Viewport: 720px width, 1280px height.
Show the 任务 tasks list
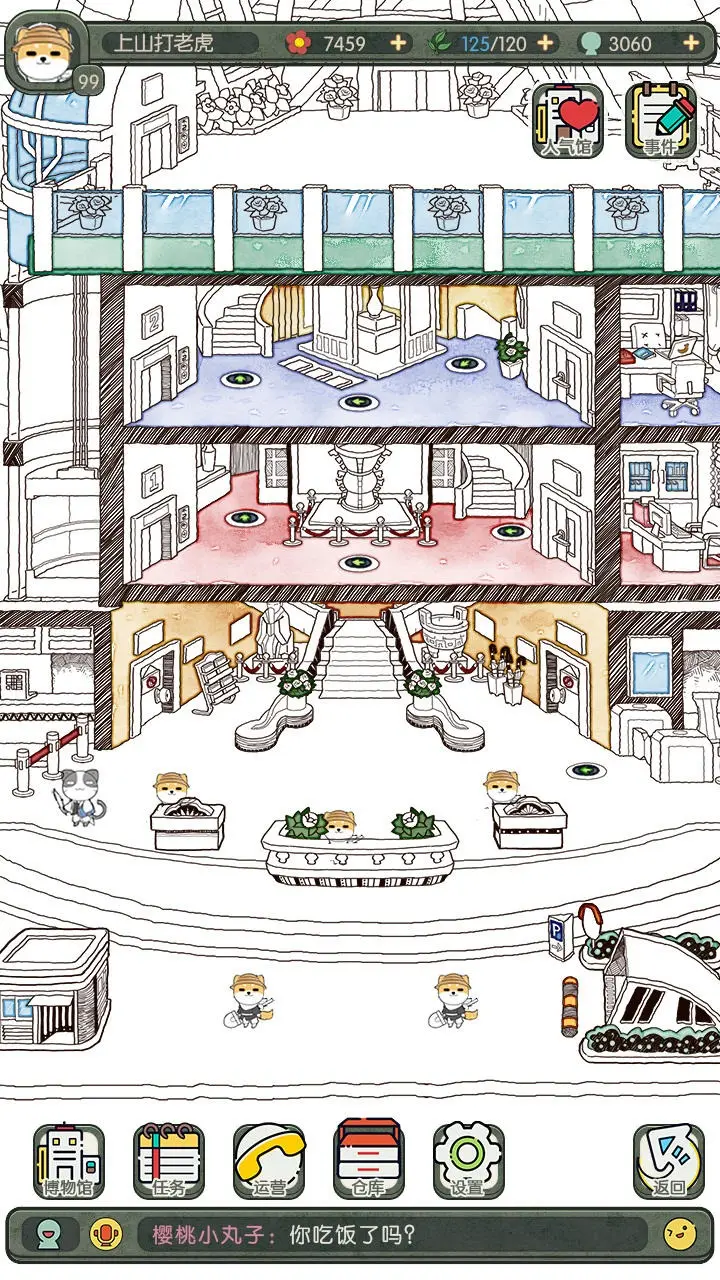(x=169, y=1161)
